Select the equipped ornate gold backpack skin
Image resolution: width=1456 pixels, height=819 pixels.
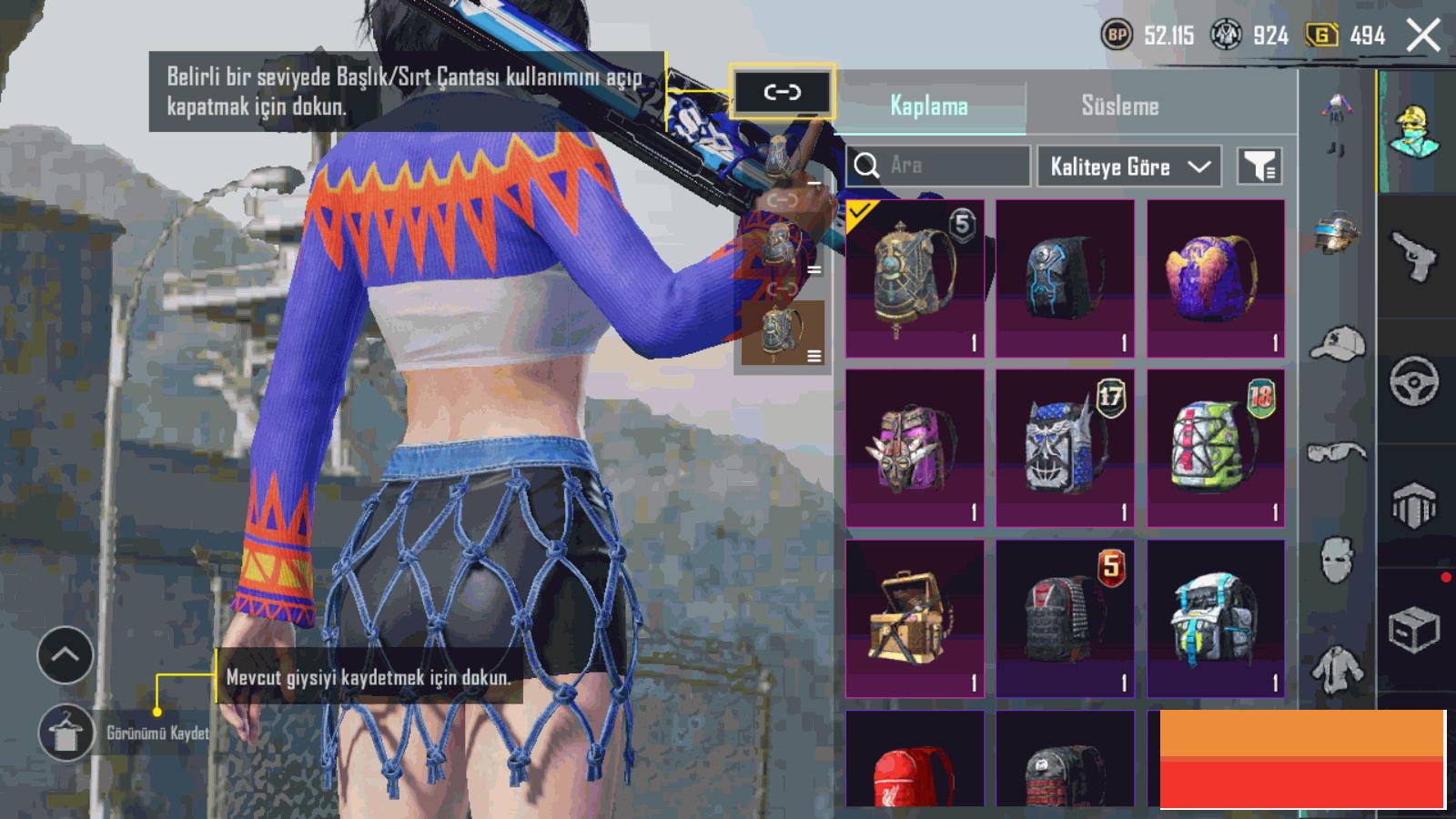[x=915, y=278]
